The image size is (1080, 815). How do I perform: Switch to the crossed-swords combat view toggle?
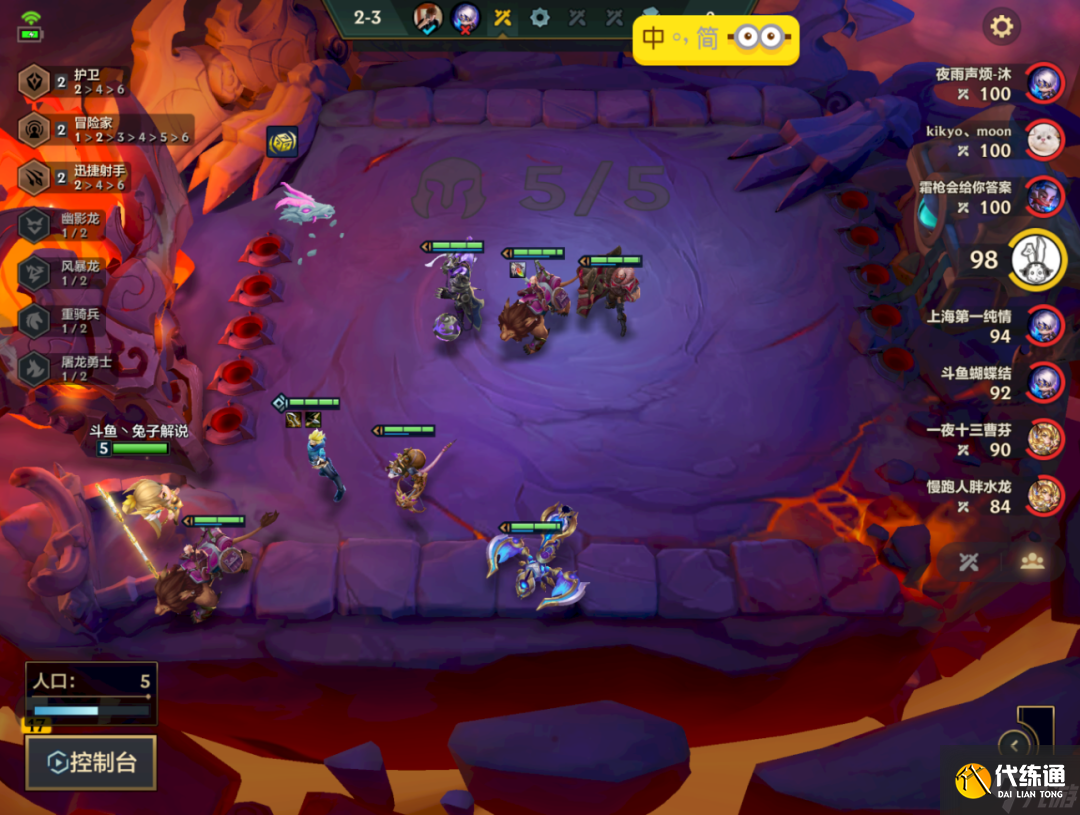968,561
